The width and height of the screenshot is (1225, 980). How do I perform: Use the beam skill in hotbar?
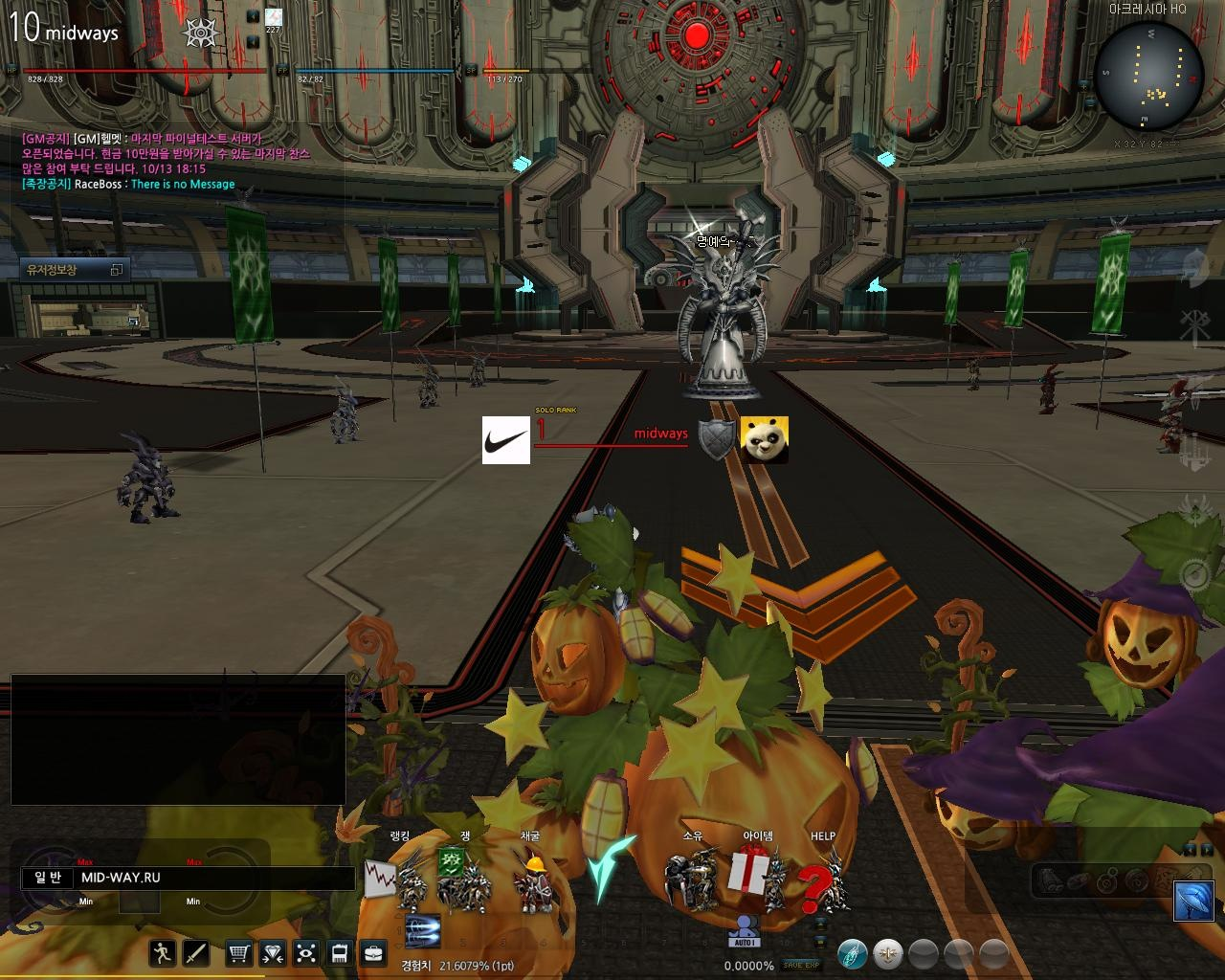coord(422,928)
